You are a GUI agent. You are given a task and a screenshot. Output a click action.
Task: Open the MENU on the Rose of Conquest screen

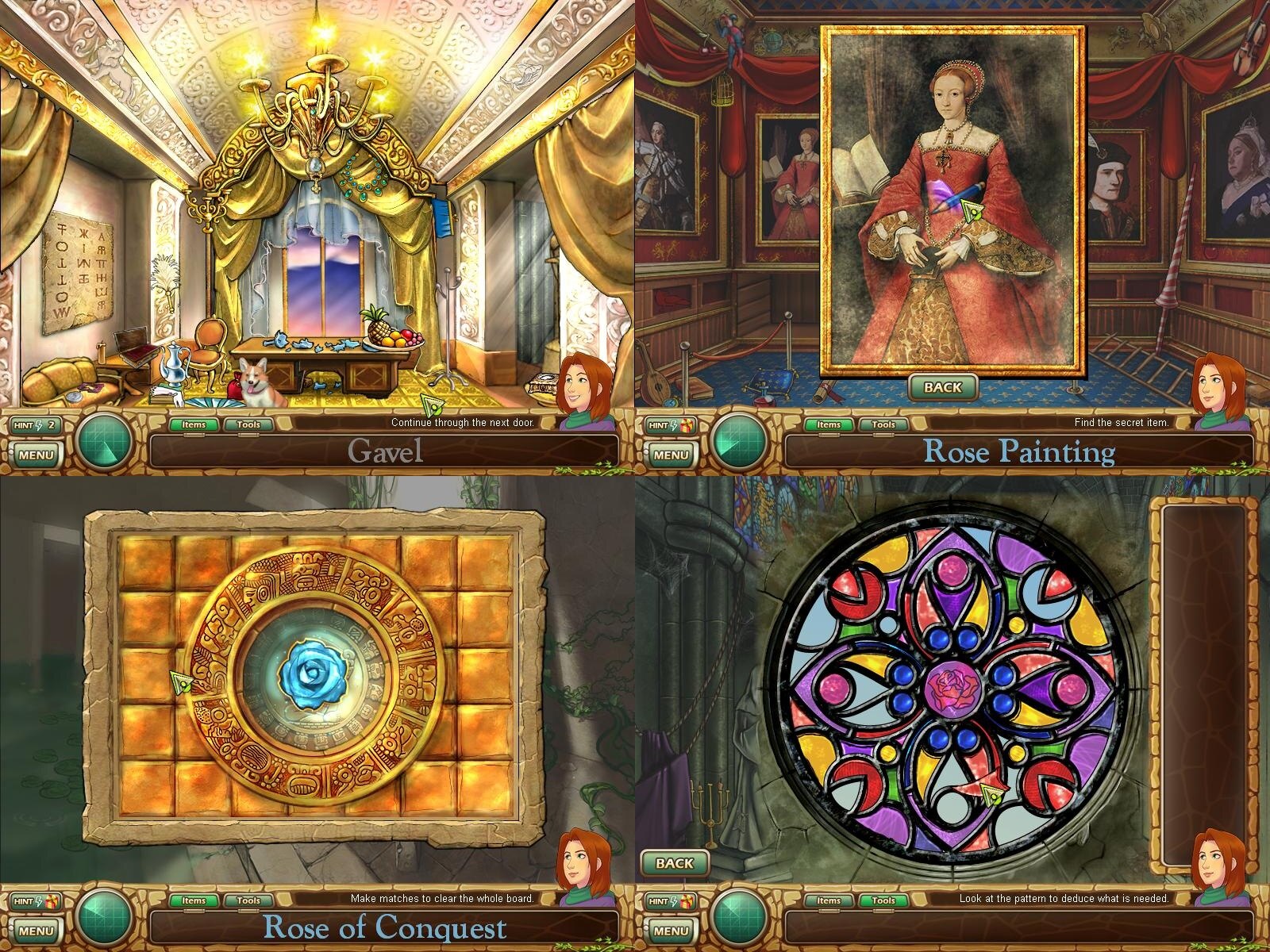coord(37,931)
